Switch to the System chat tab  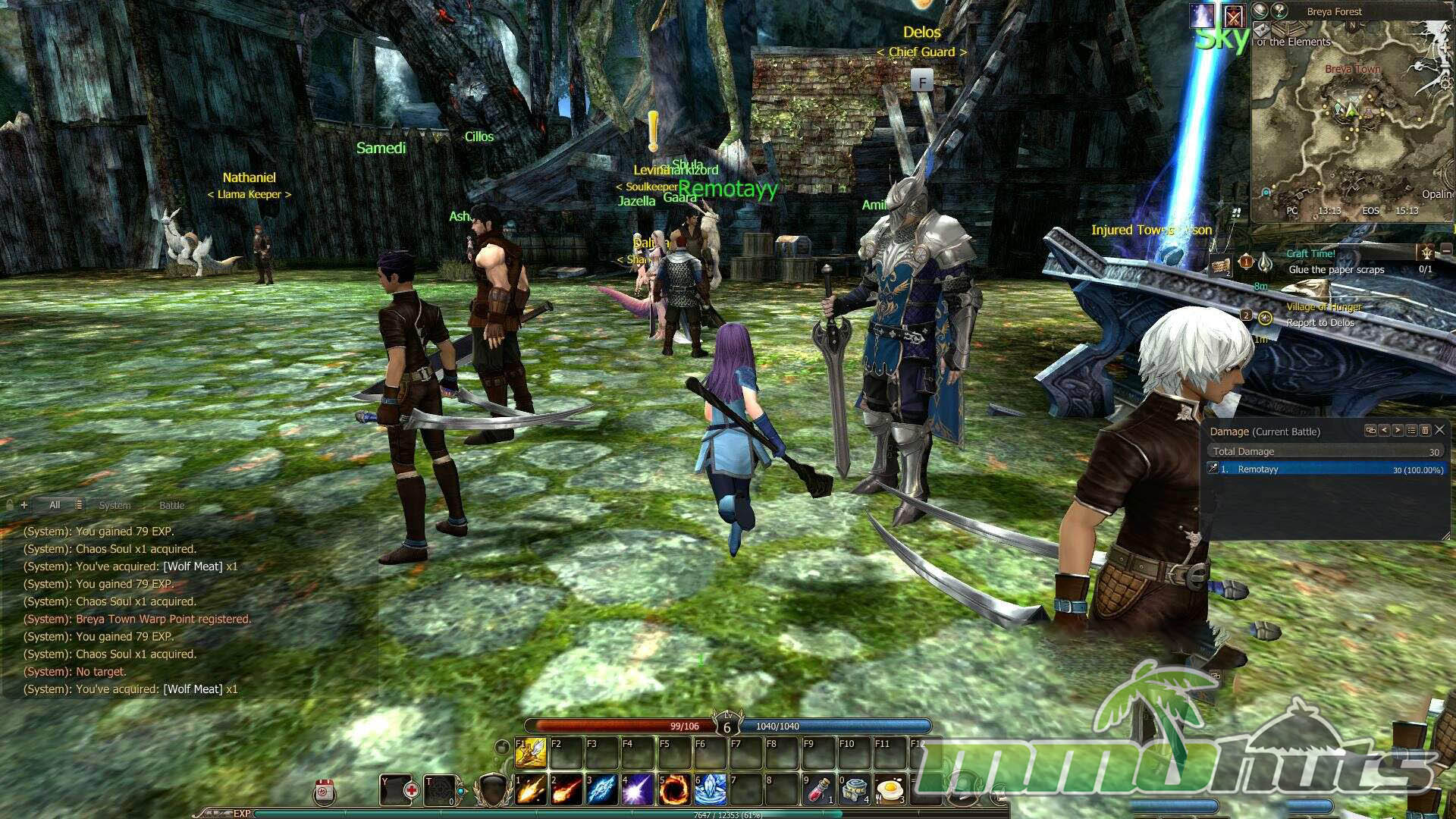115,505
